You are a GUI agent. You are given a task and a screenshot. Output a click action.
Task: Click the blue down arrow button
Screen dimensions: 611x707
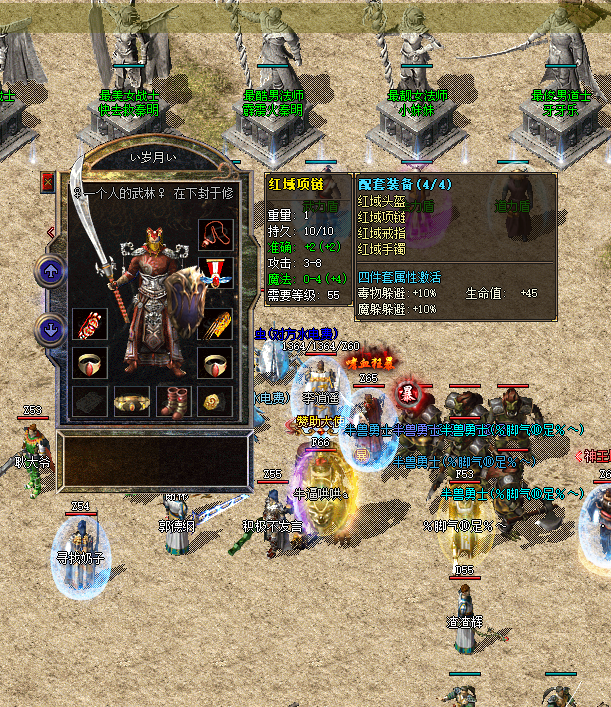tap(50, 328)
